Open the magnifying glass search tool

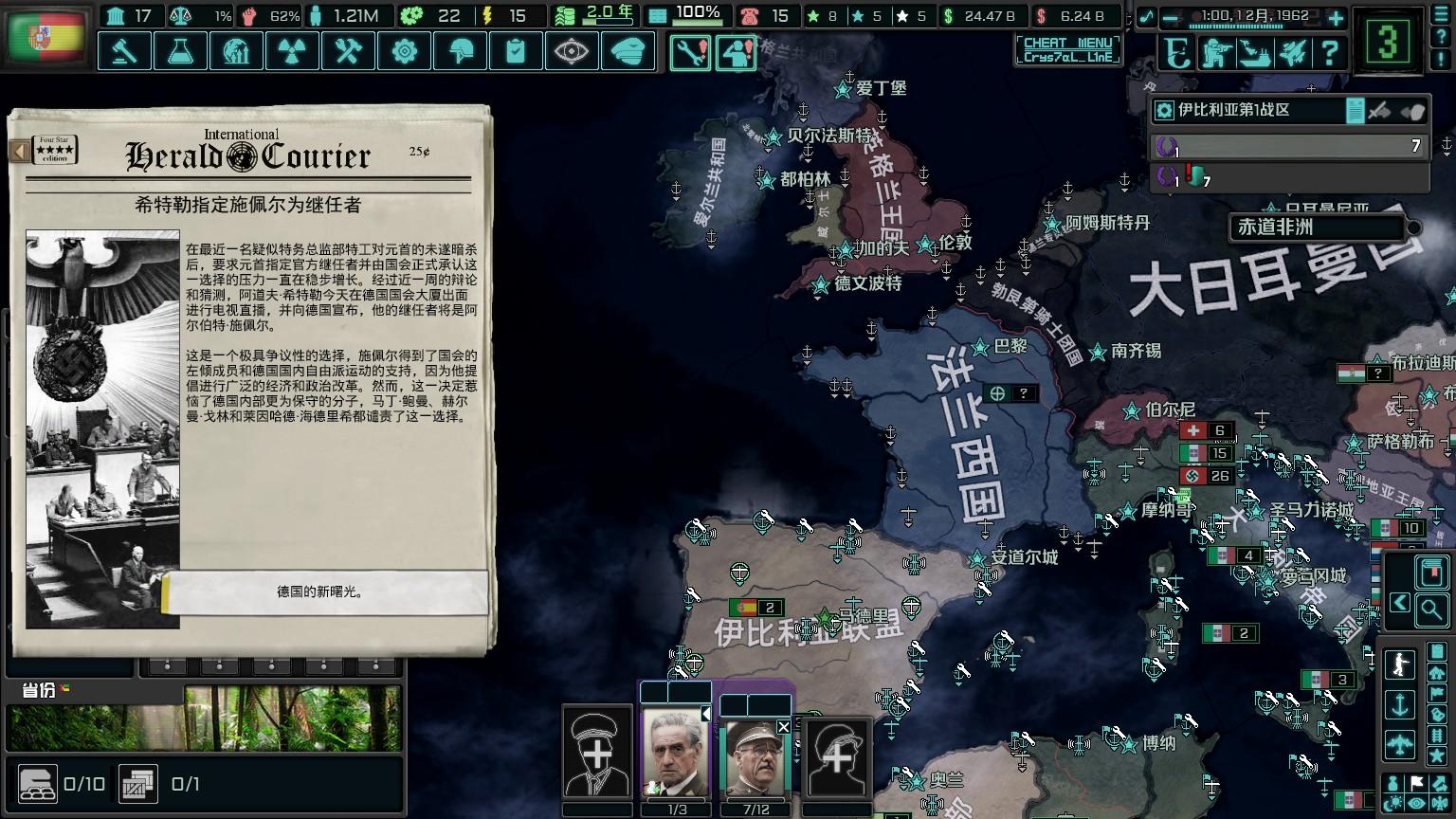1431,610
